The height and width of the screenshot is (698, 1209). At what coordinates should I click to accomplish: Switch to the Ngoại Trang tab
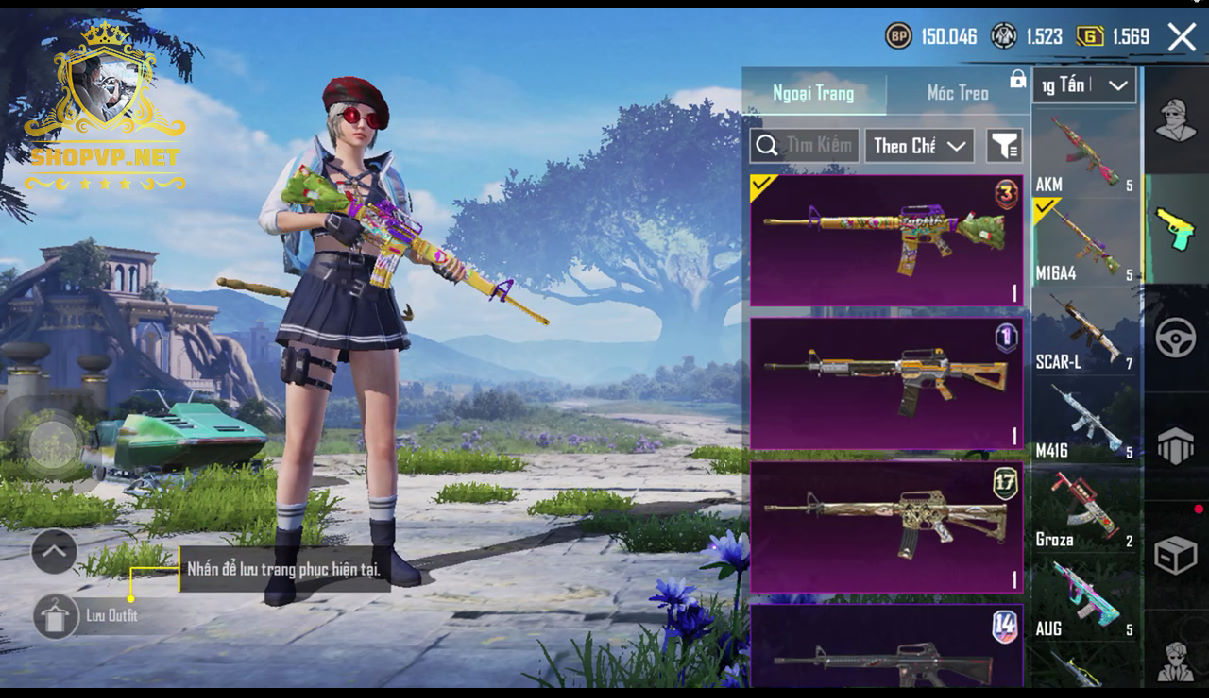(x=813, y=93)
